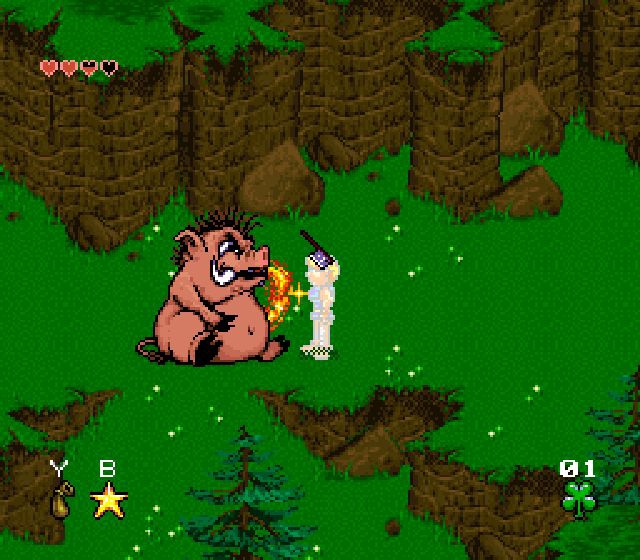Select the yellow star item icon
Viewport: 640px width, 560px height.
109,498
